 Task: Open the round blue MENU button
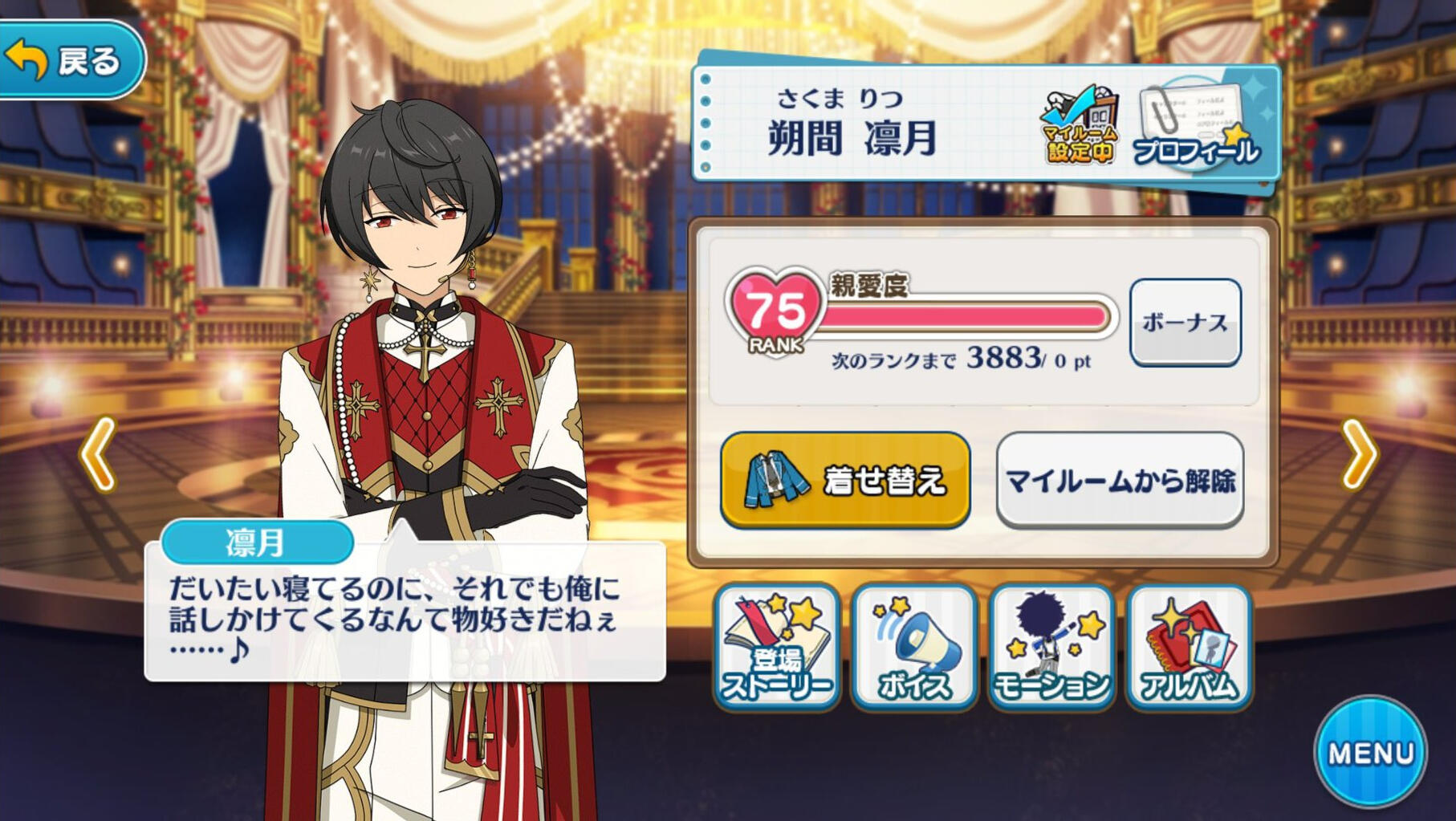tap(1370, 752)
